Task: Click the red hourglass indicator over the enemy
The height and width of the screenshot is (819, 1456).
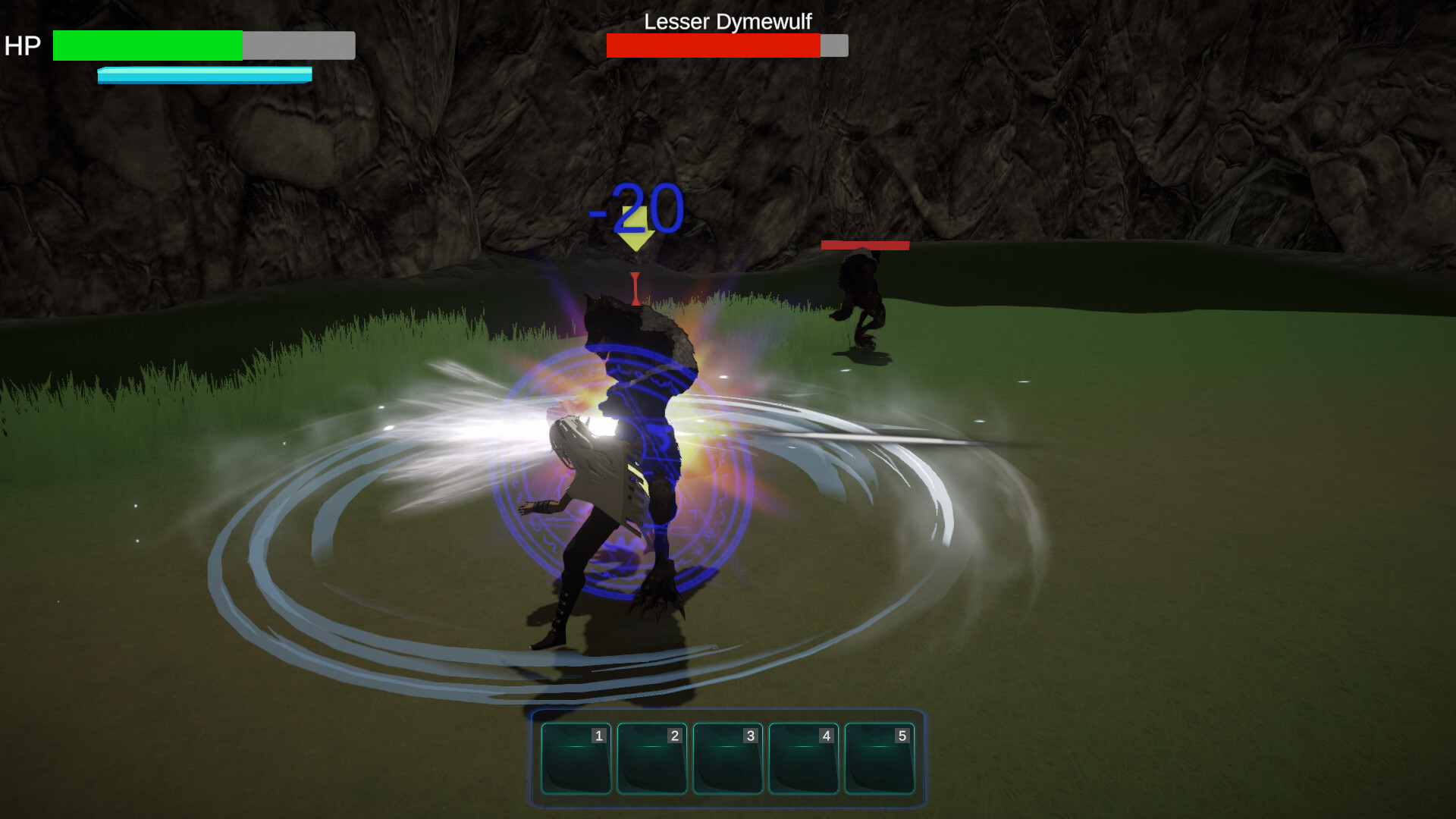Action: [634, 288]
